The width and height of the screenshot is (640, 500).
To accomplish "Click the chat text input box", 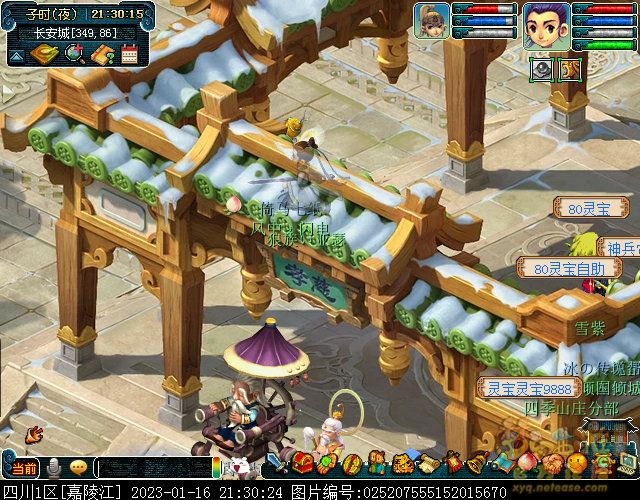I will click(x=155, y=467).
